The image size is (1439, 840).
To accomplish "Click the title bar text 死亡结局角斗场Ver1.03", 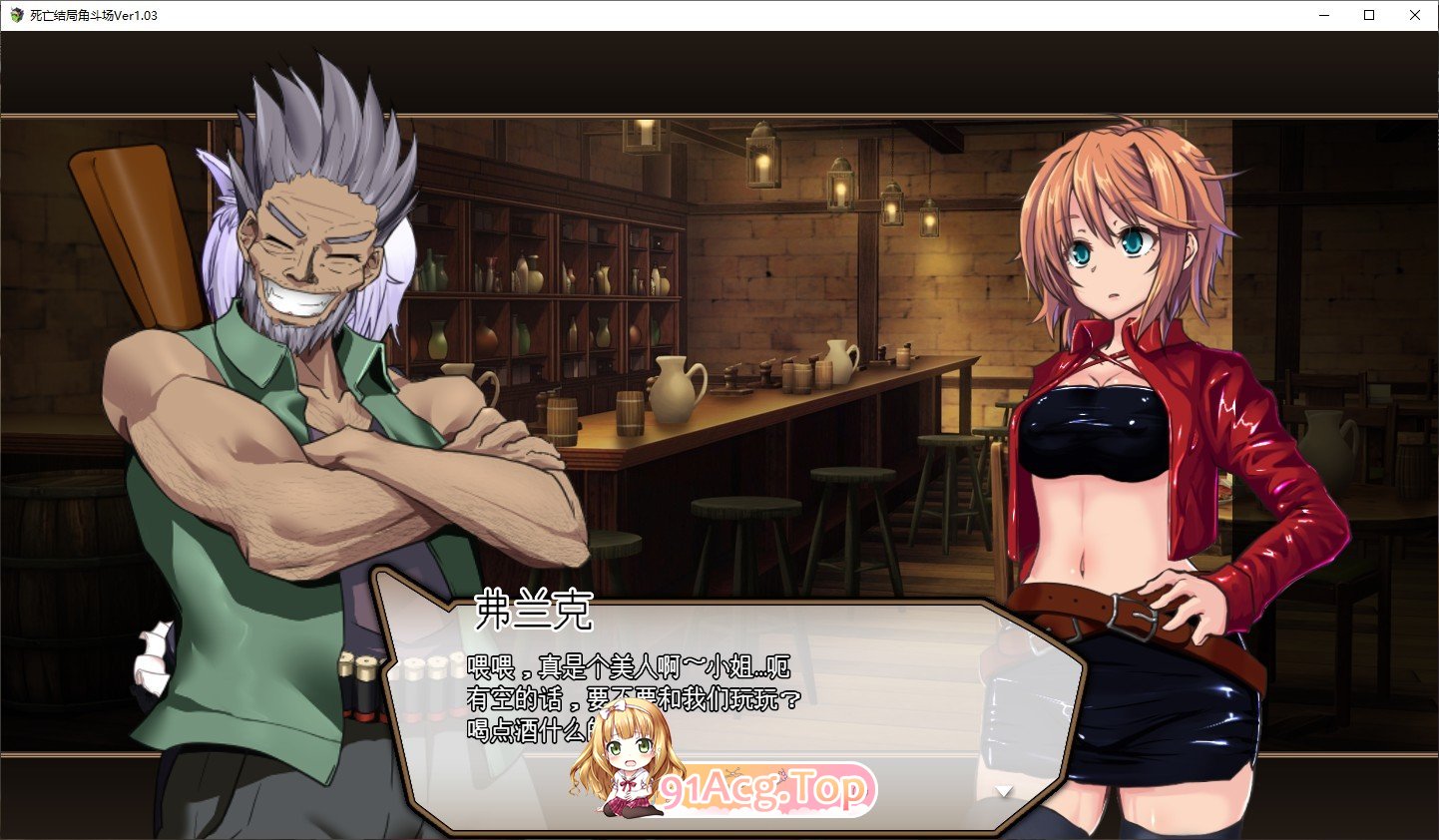I will (95, 15).
